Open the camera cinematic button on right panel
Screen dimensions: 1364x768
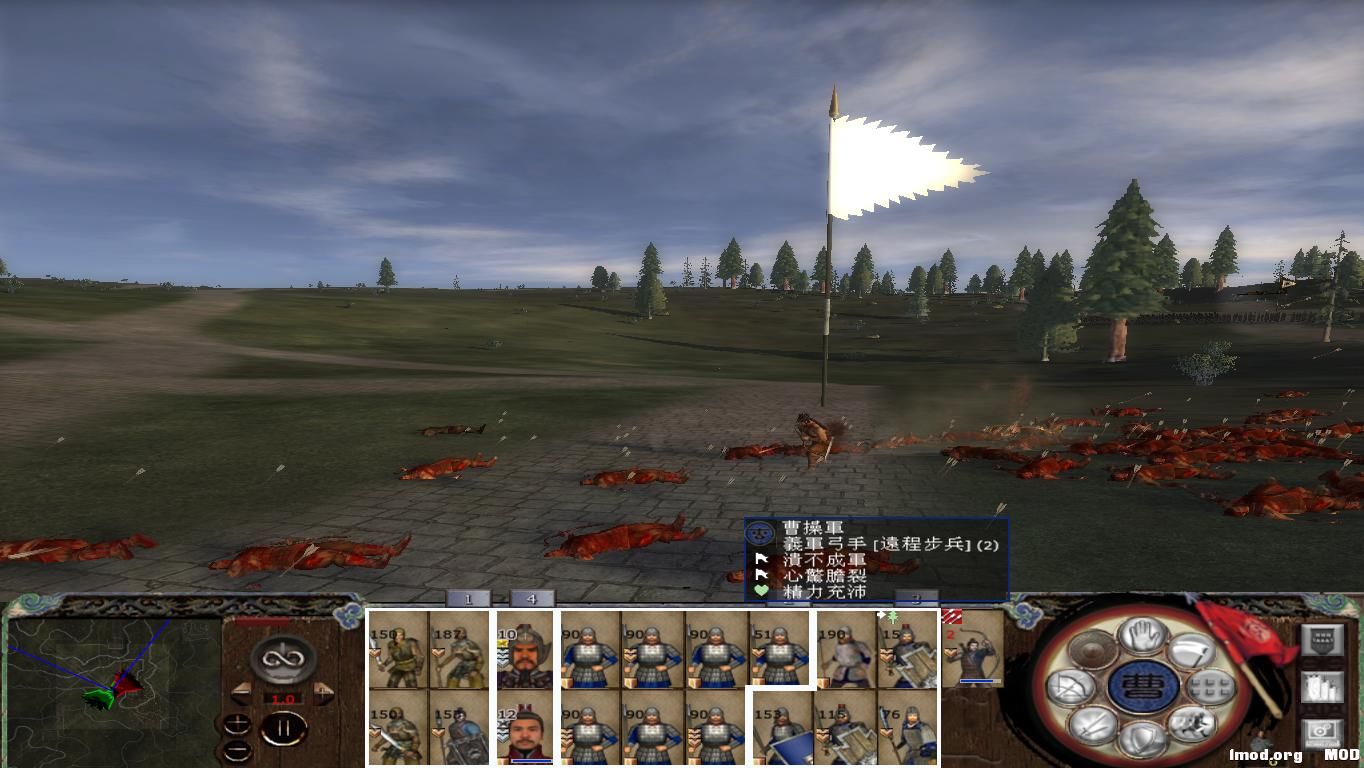tap(1322, 731)
